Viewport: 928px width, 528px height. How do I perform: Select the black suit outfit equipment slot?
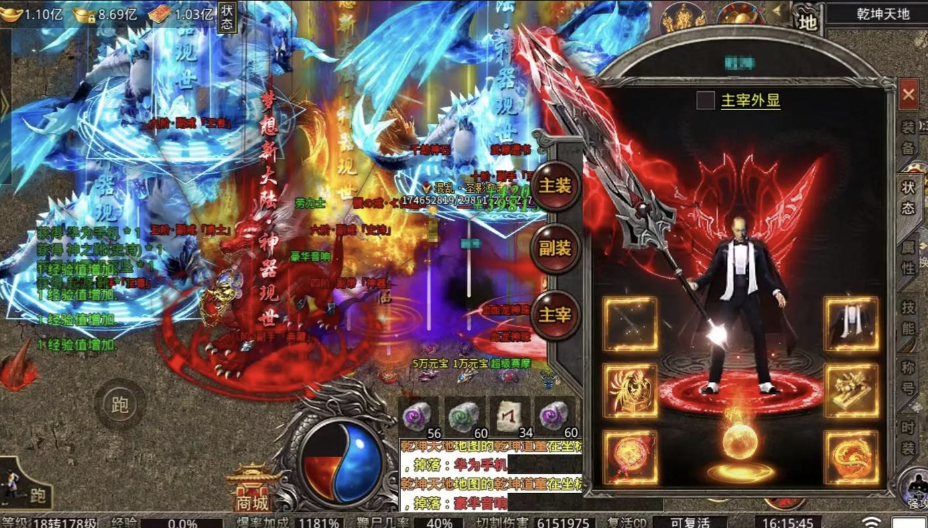[x=851, y=324]
